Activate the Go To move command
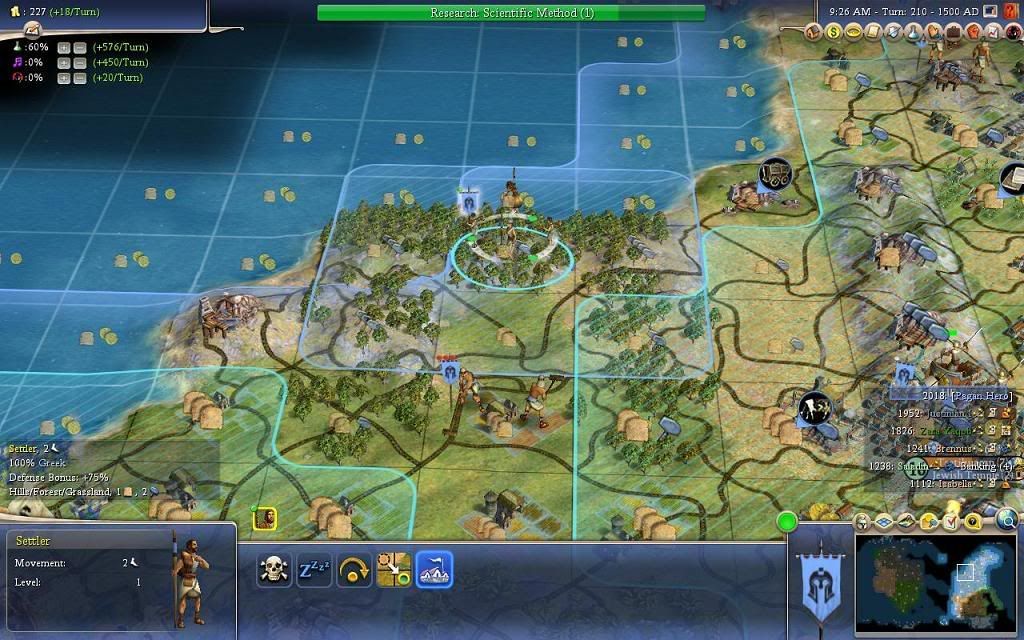1024x640 pixels. (x=394, y=570)
